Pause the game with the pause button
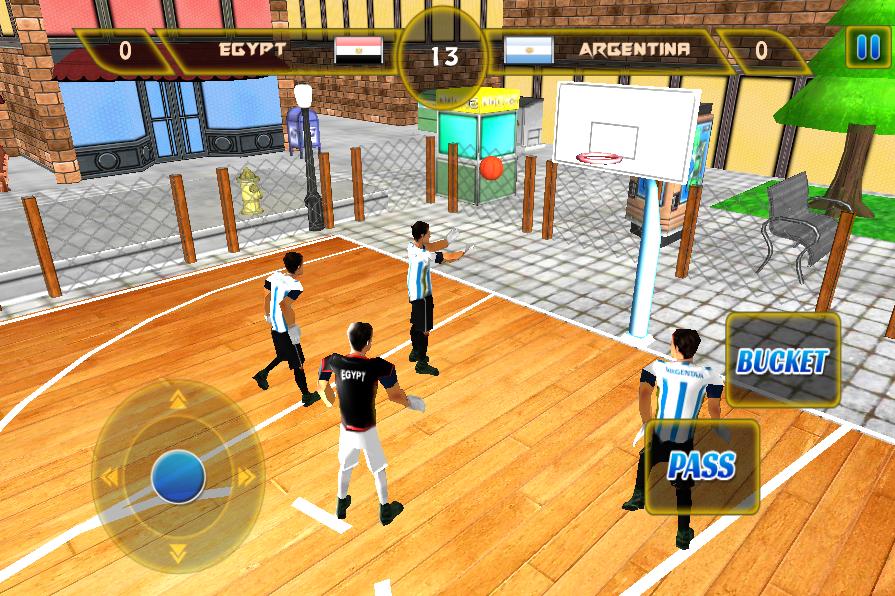This screenshot has width=895, height=596. pyautogui.click(x=862, y=48)
